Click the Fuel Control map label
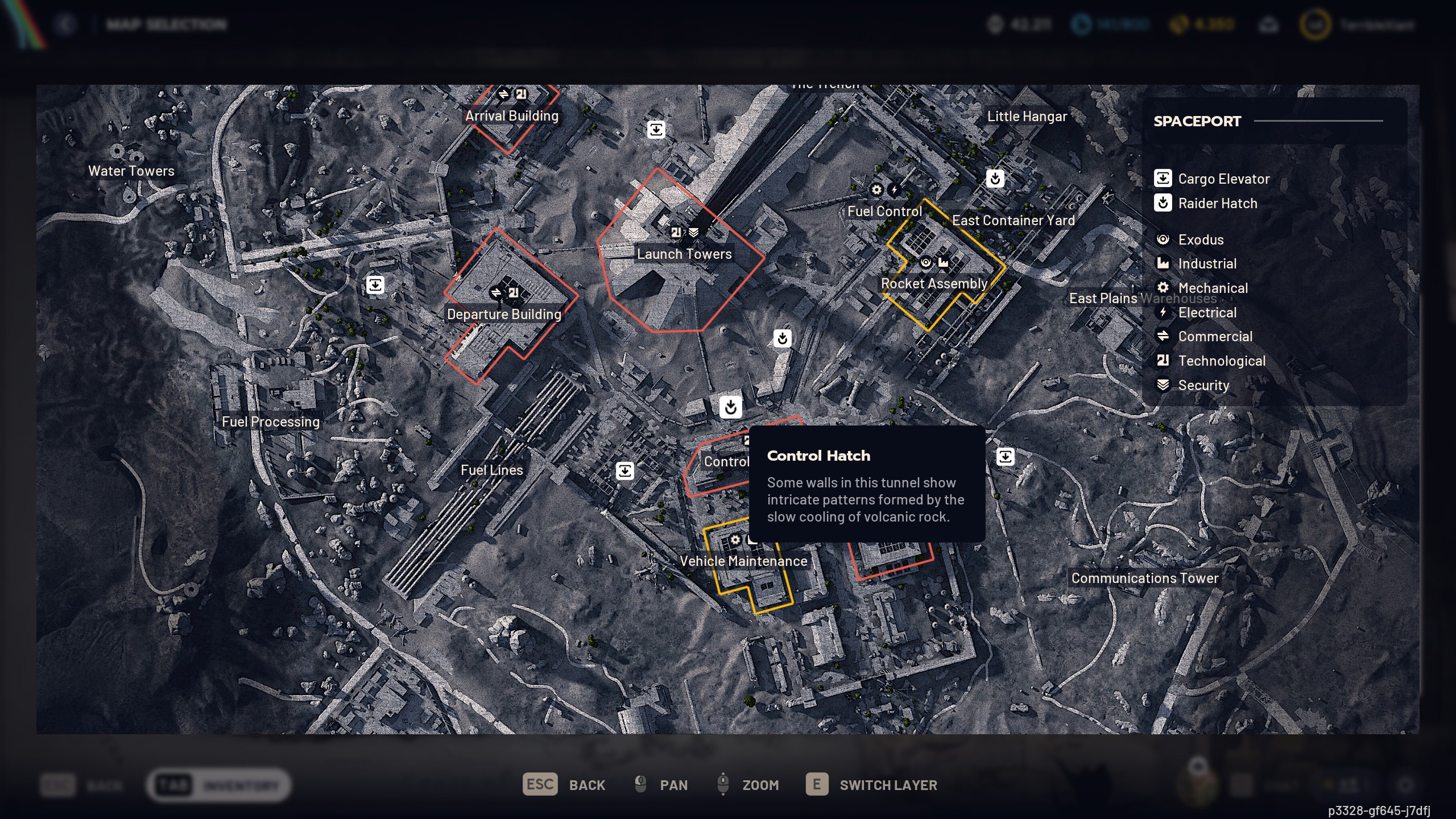 (x=885, y=212)
